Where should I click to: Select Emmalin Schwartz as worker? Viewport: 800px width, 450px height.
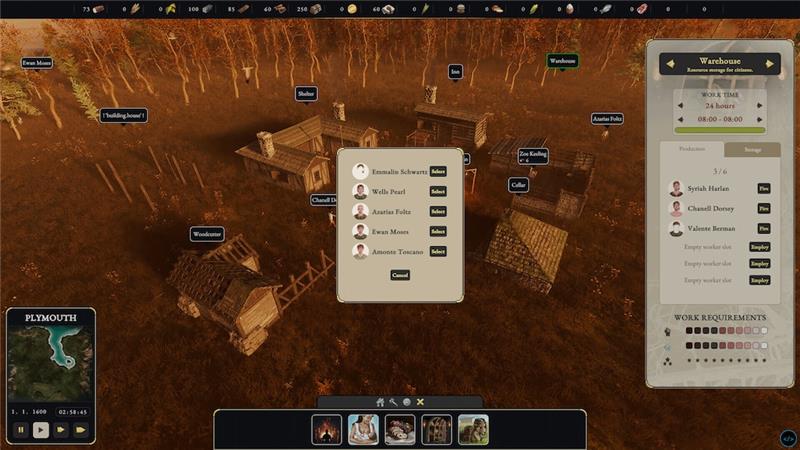(438, 171)
